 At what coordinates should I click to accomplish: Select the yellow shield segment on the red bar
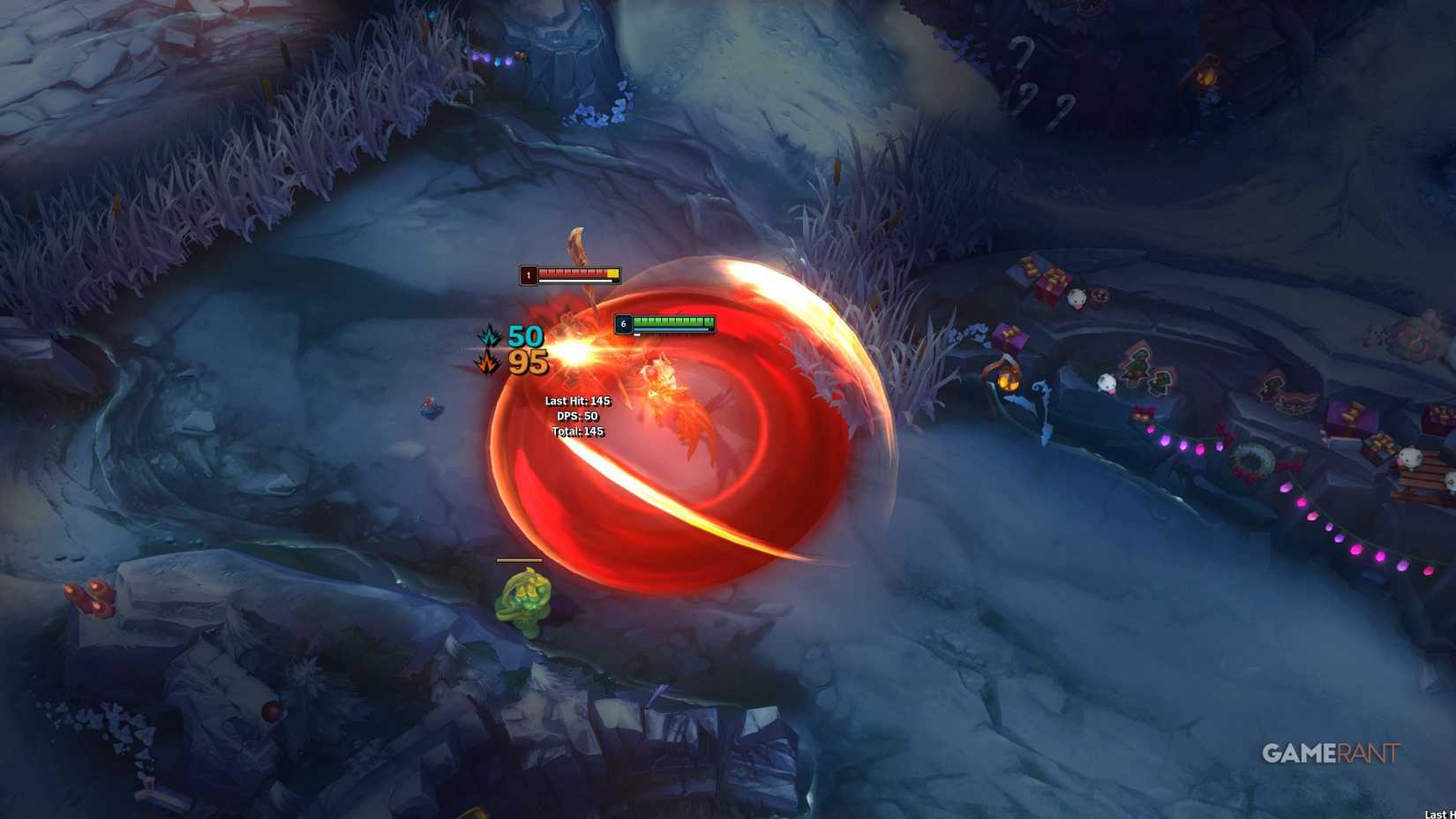point(612,274)
